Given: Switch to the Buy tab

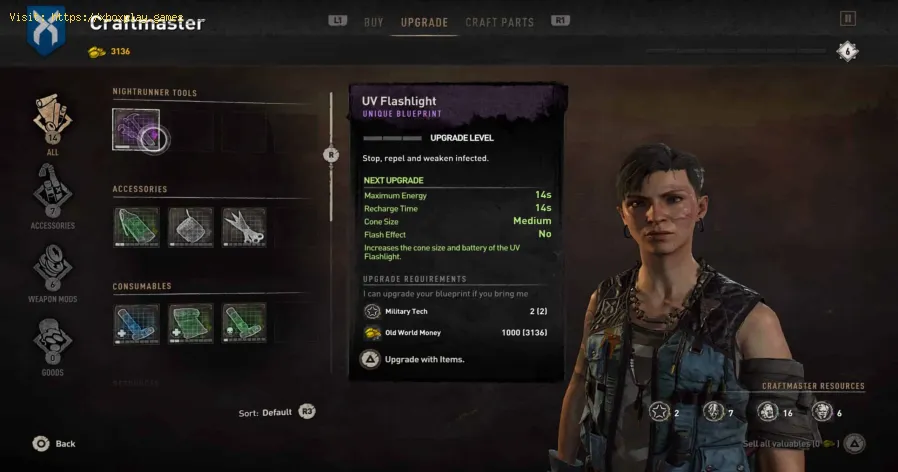Looking at the screenshot, I should [x=373, y=22].
